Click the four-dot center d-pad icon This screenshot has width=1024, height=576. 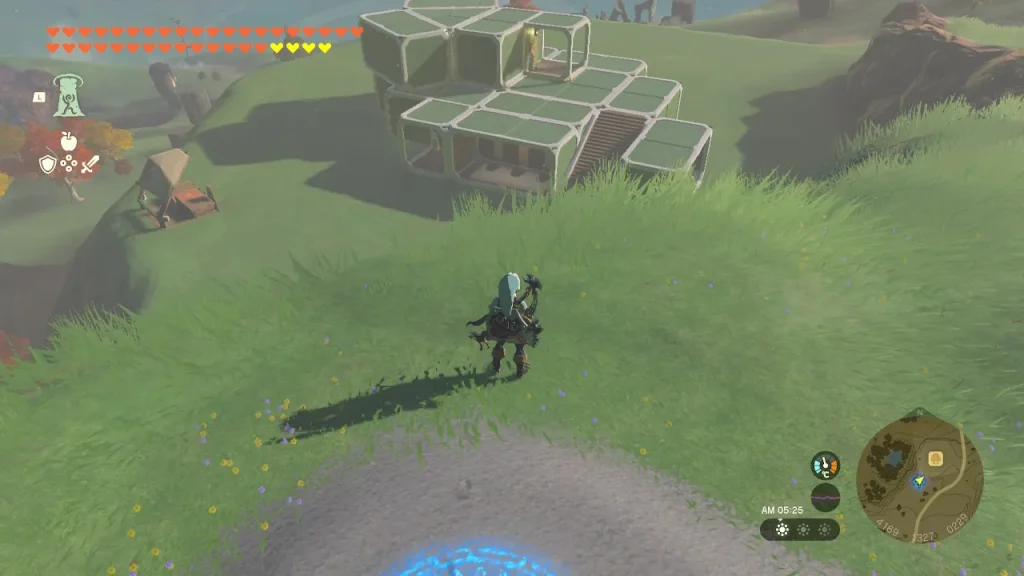click(x=68, y=164)
